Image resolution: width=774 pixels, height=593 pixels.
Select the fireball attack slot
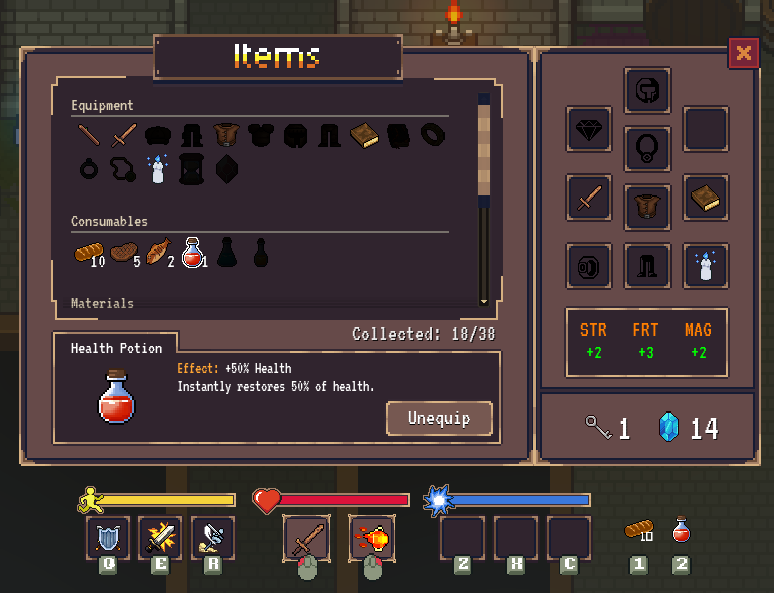point(372,538)
